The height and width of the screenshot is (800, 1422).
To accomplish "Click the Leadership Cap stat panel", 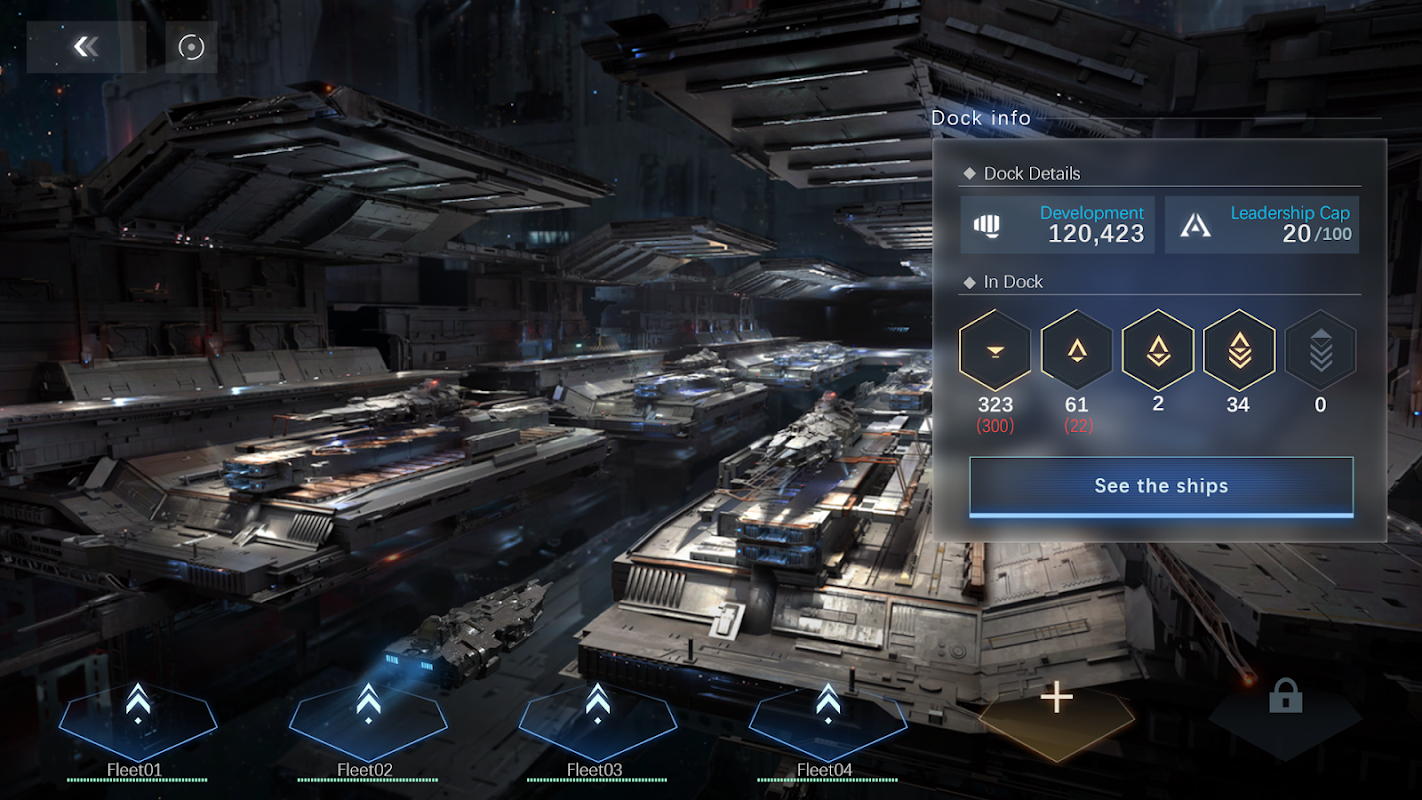I will [x=1262, y=224].
